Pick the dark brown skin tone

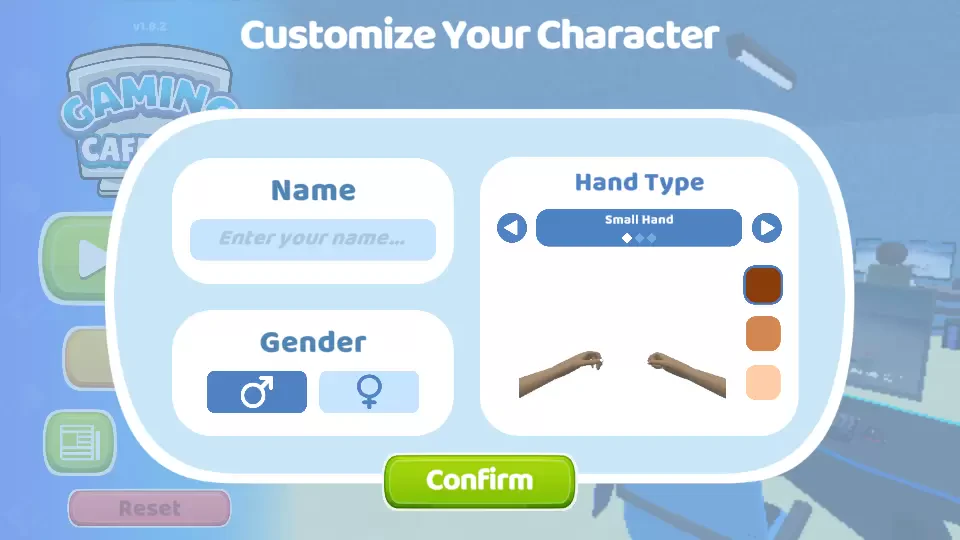point(763,286)
